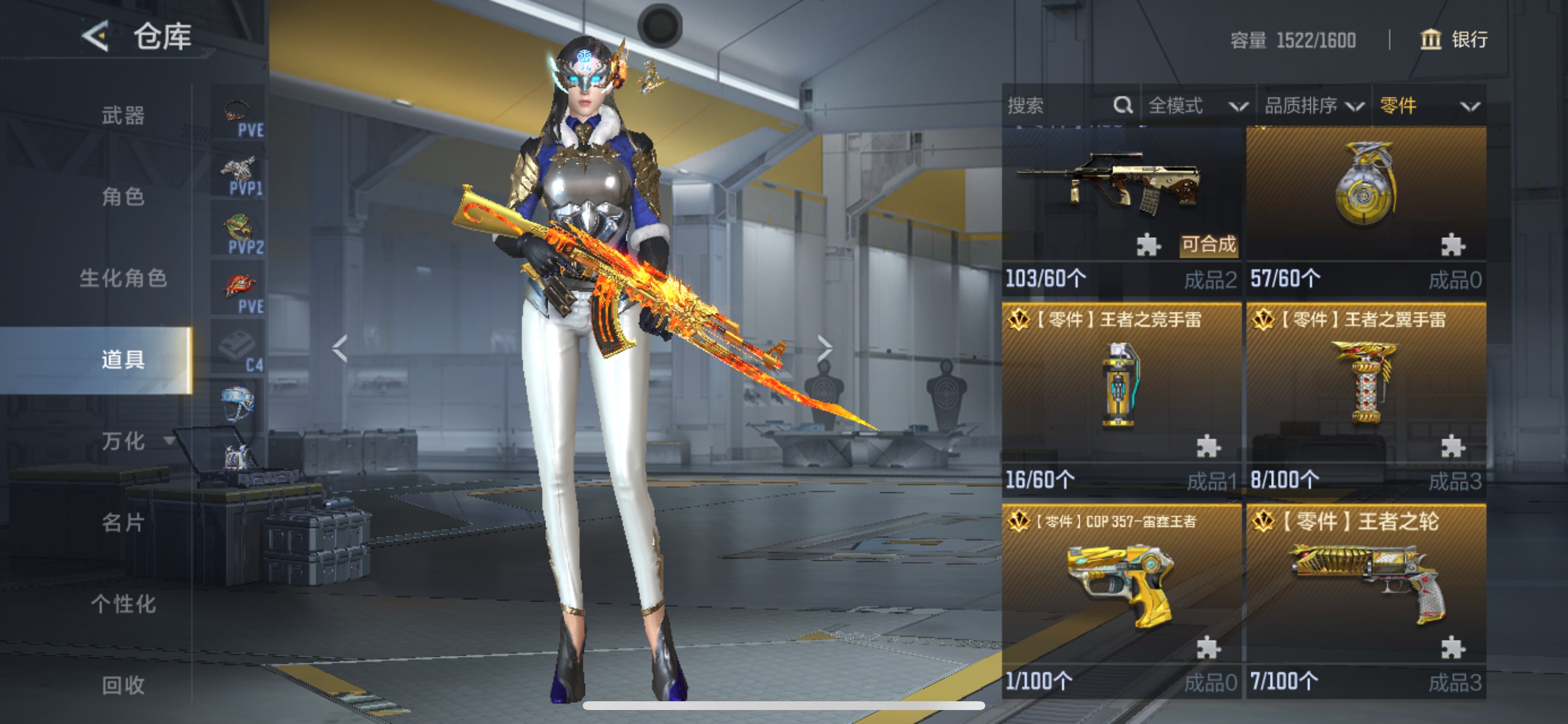Rotate character with the right arrow
The height and width of the screenshot is (724, 1568).
click(825, 349)
